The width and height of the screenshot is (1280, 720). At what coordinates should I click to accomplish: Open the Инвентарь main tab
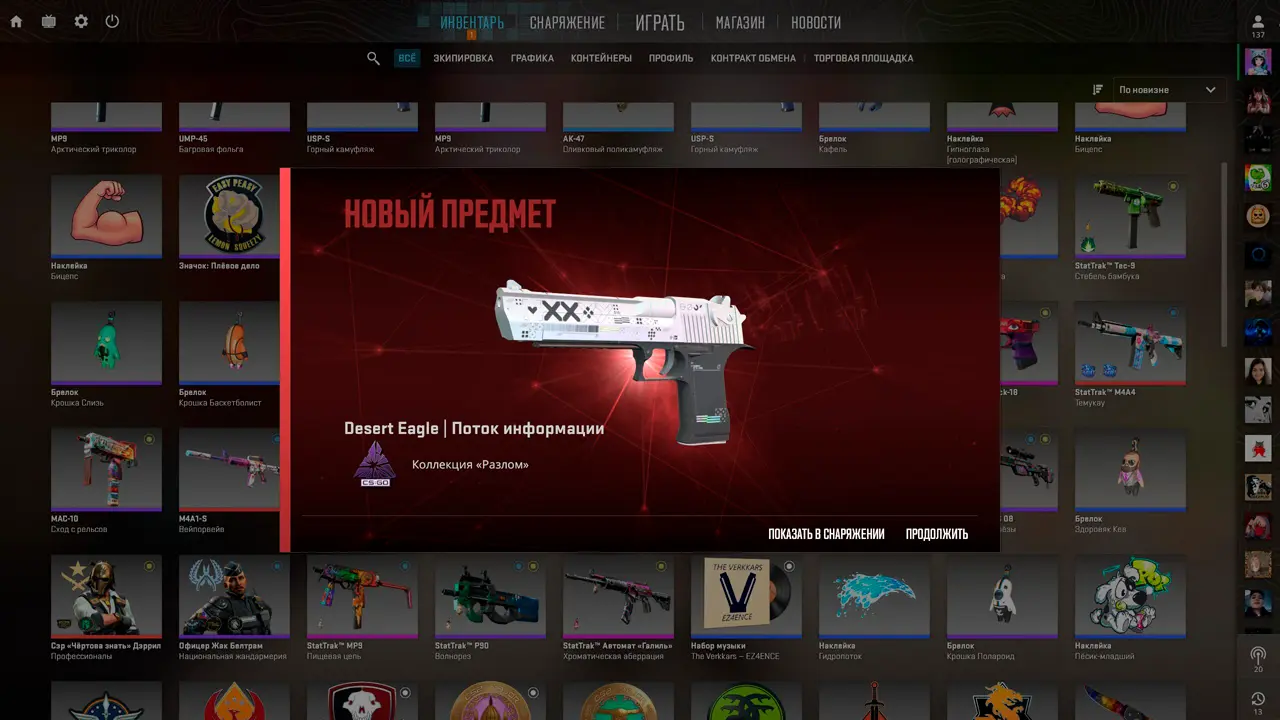pos(472,22)
